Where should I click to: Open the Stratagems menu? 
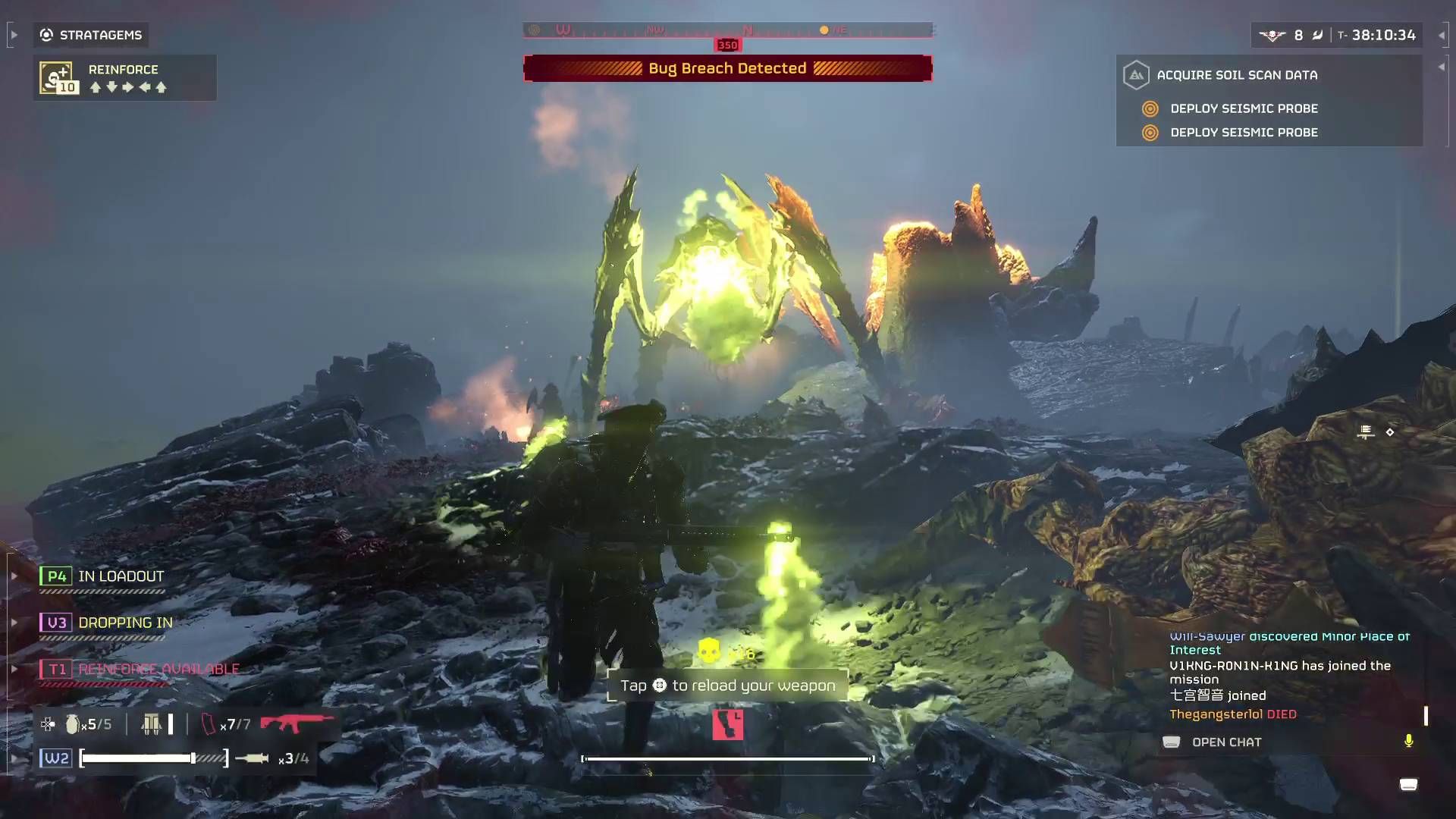click(x=91, y=34)
